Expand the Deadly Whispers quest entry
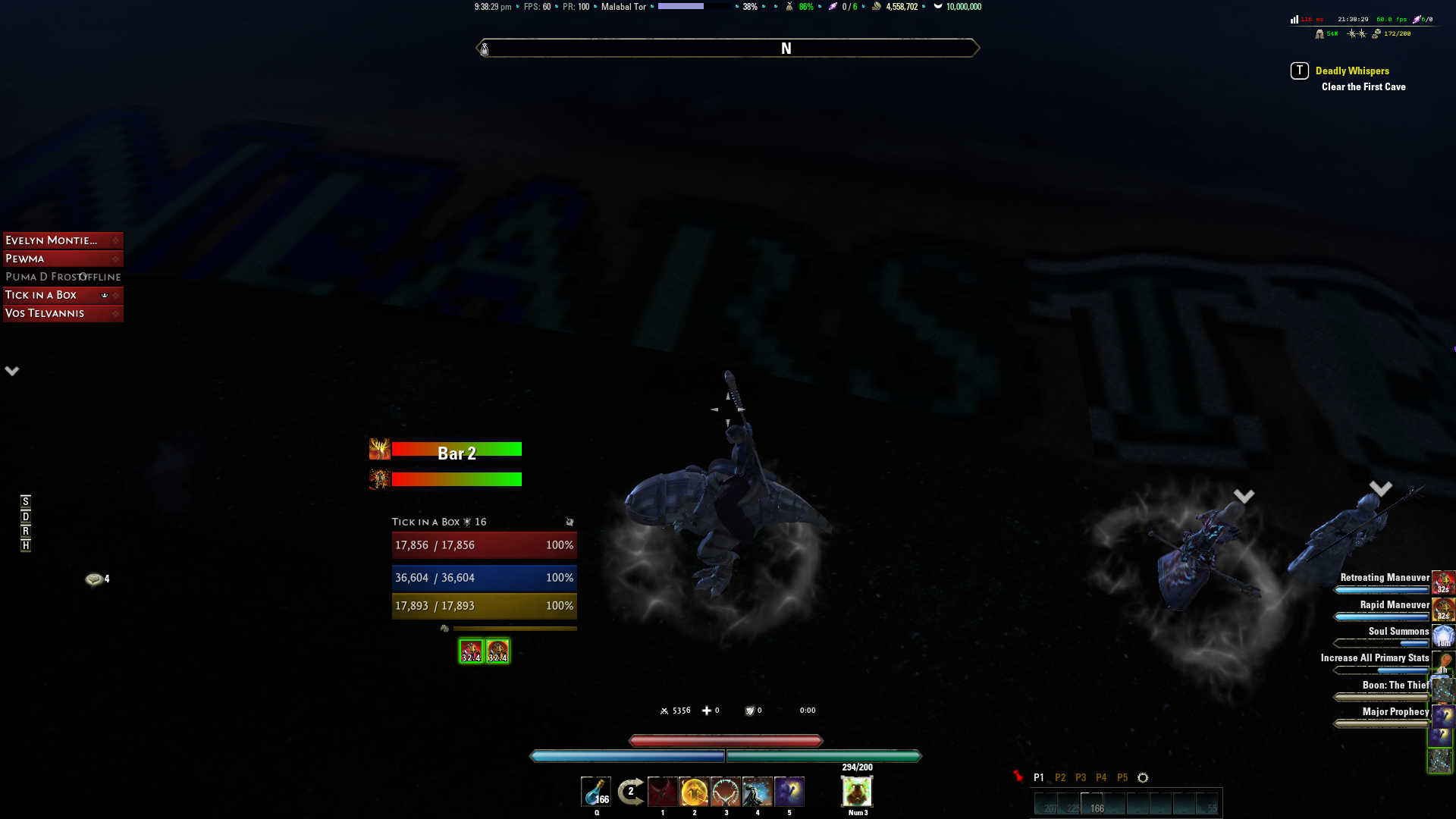 point(1353,71)
